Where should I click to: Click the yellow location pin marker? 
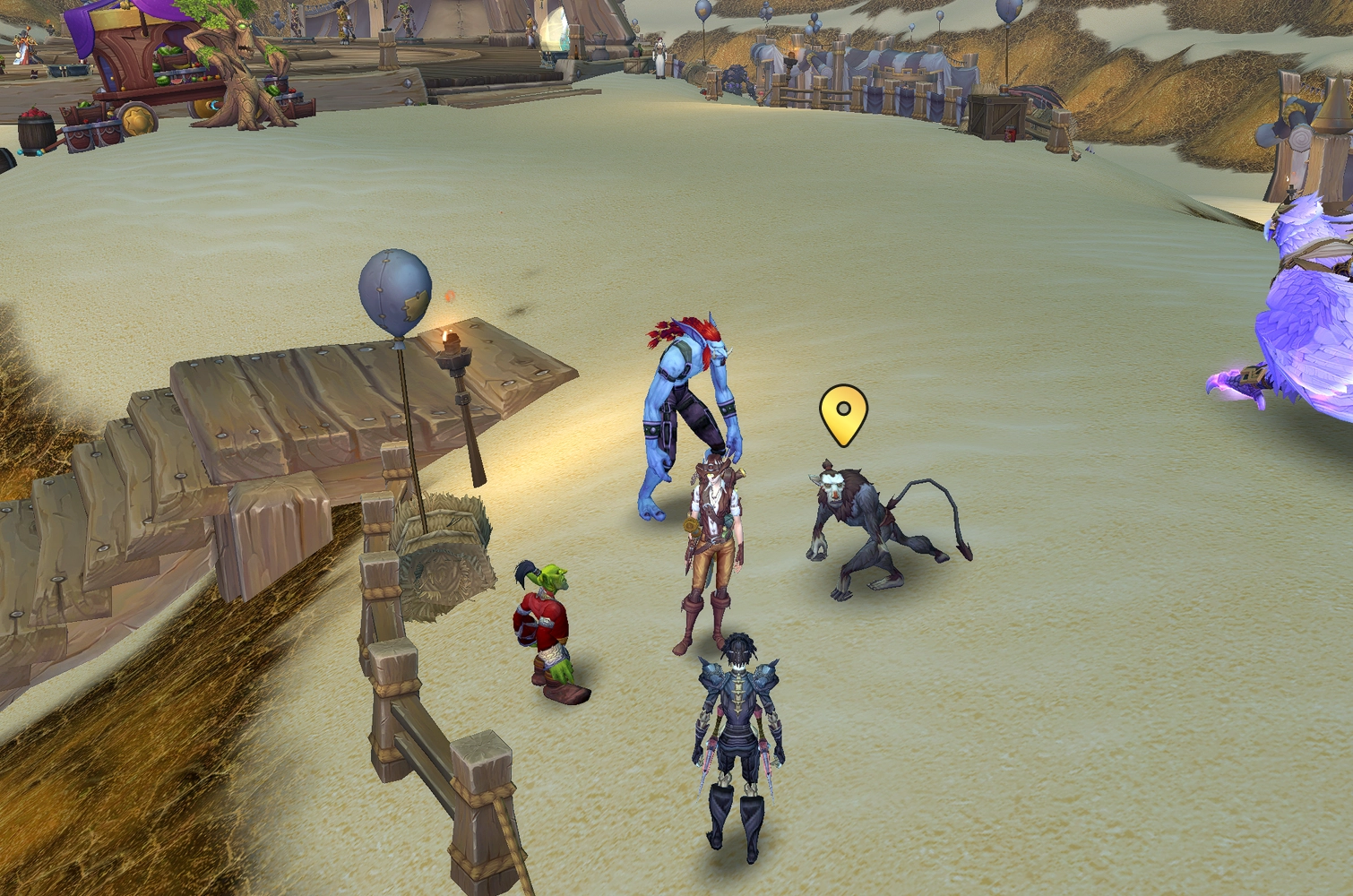[x=843, y=413]
